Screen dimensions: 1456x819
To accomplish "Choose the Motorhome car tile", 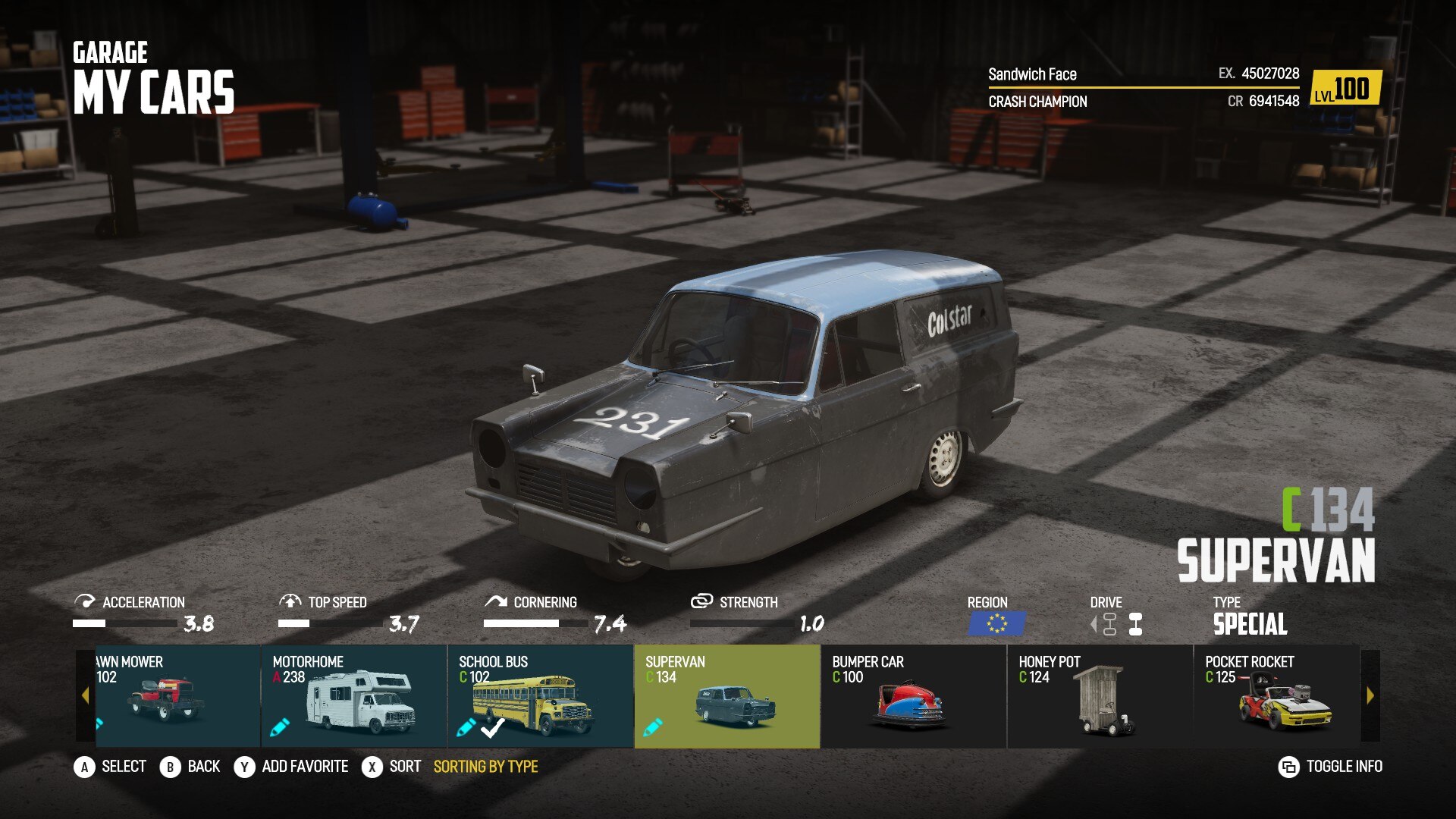I will pos(353,696).
